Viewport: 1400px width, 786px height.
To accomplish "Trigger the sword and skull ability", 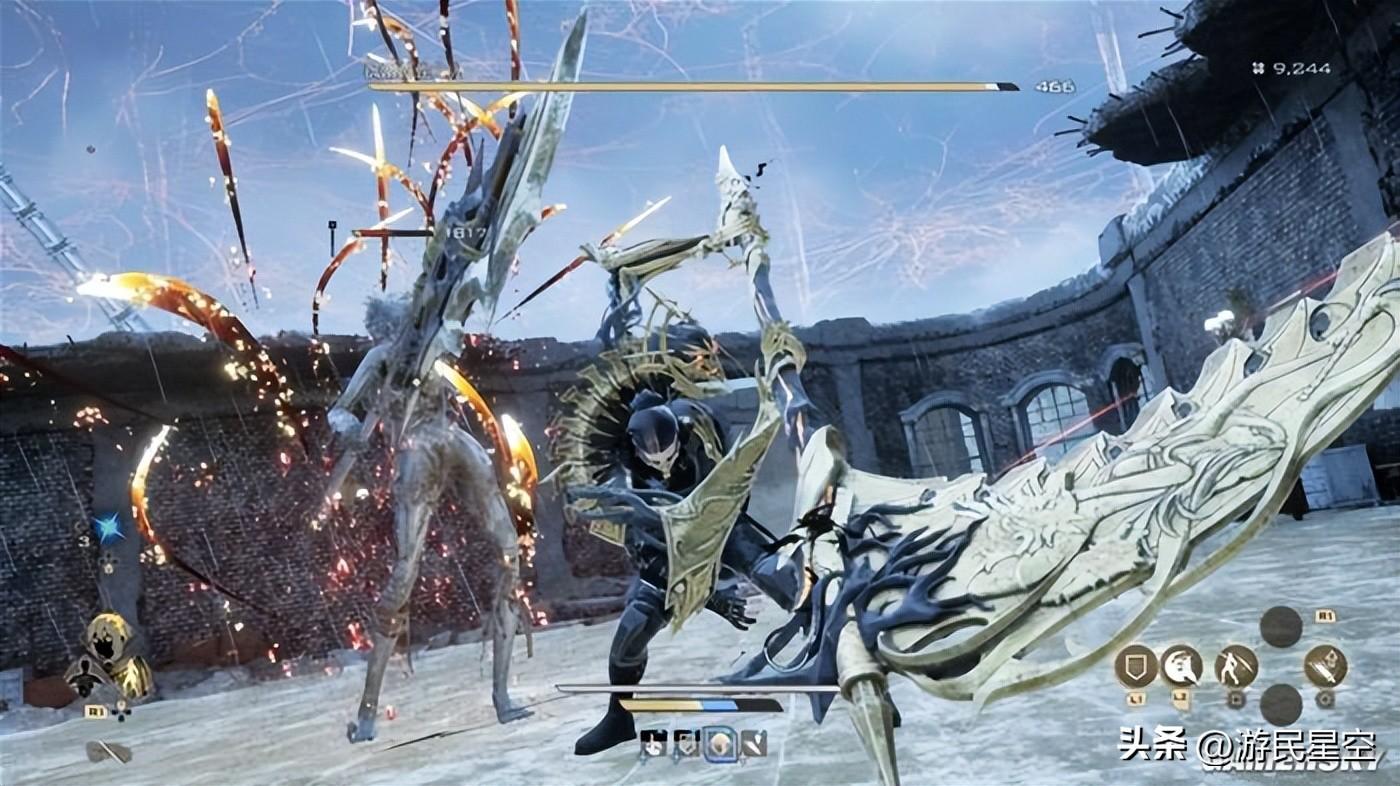I will click(1325, 666).
